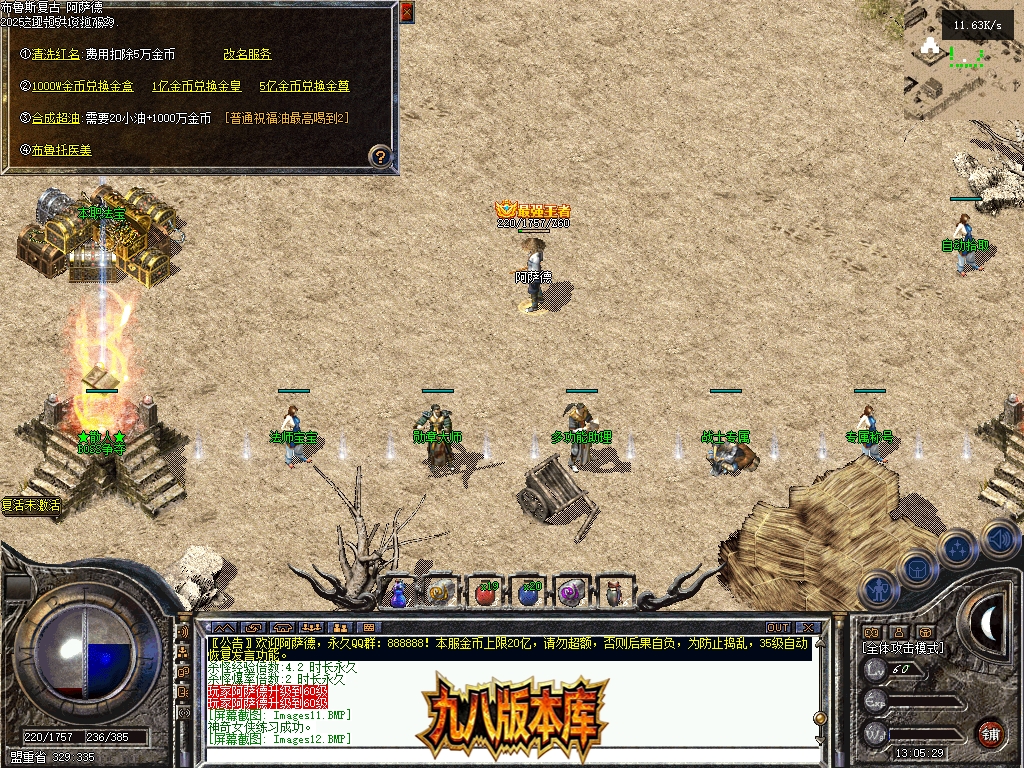1024x768 pixels.
Task: Open the red 铺 shop button
Action: [x=991, y=733]
